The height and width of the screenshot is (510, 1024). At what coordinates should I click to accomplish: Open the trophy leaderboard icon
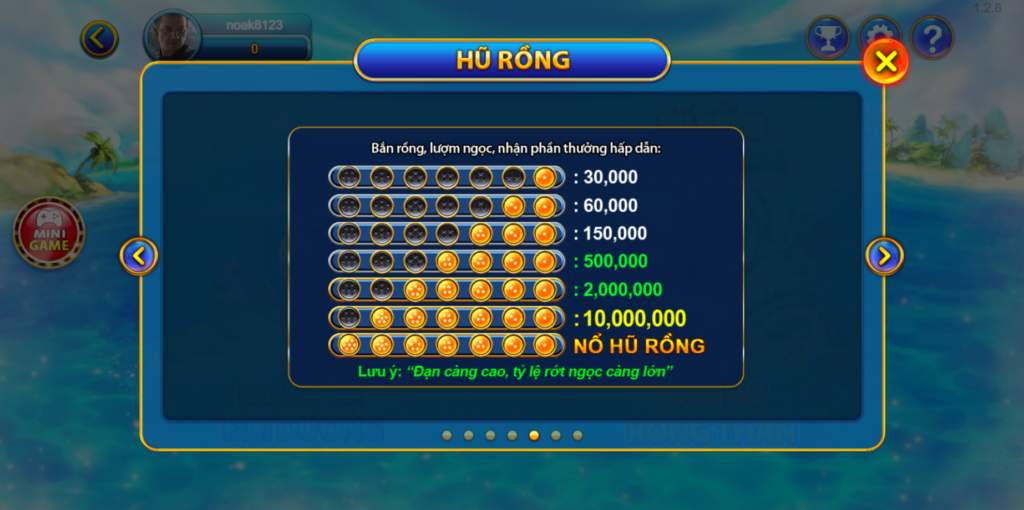pos(827,37)
